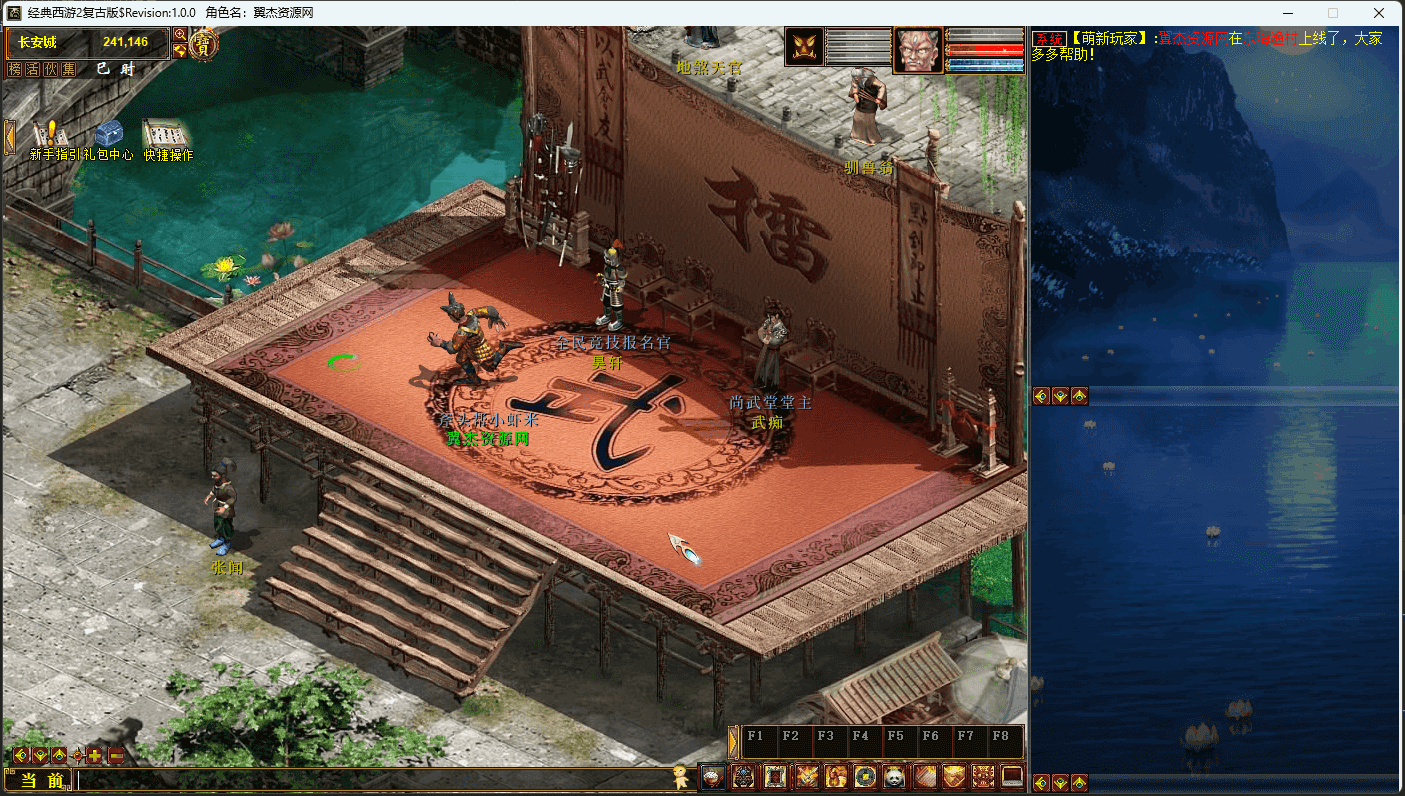Open the 快捷操作 quick actions scroll
This screenshot has width=1405, height=796.
[x=167, y=136]
